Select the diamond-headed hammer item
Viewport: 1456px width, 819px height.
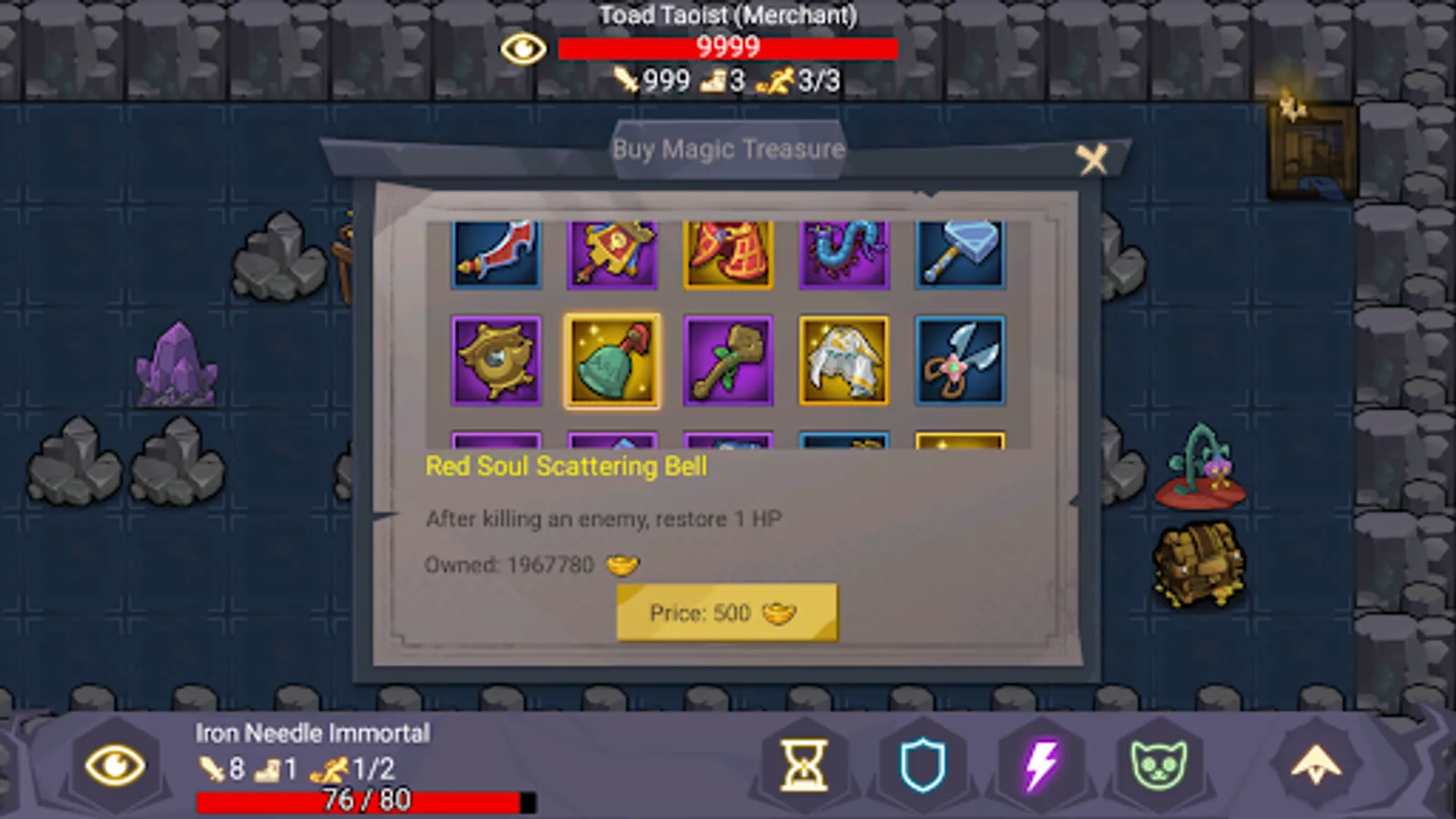[961, 252]
